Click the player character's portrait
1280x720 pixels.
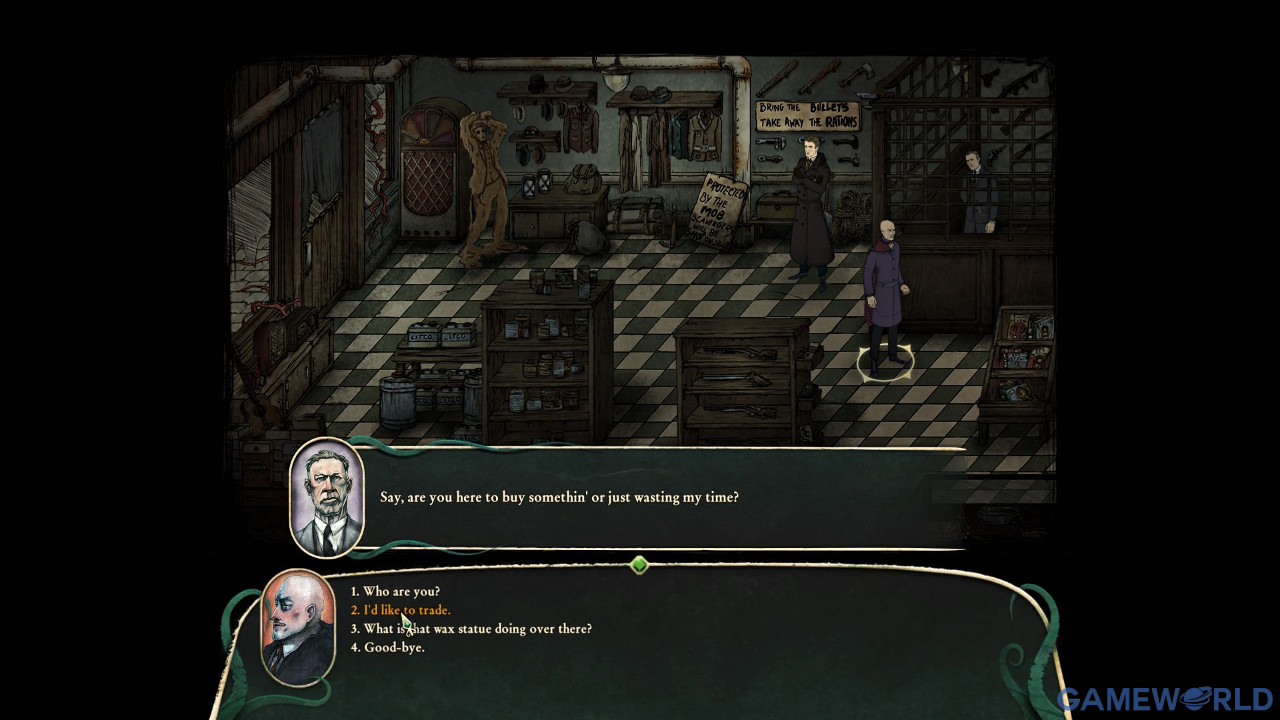295,623
